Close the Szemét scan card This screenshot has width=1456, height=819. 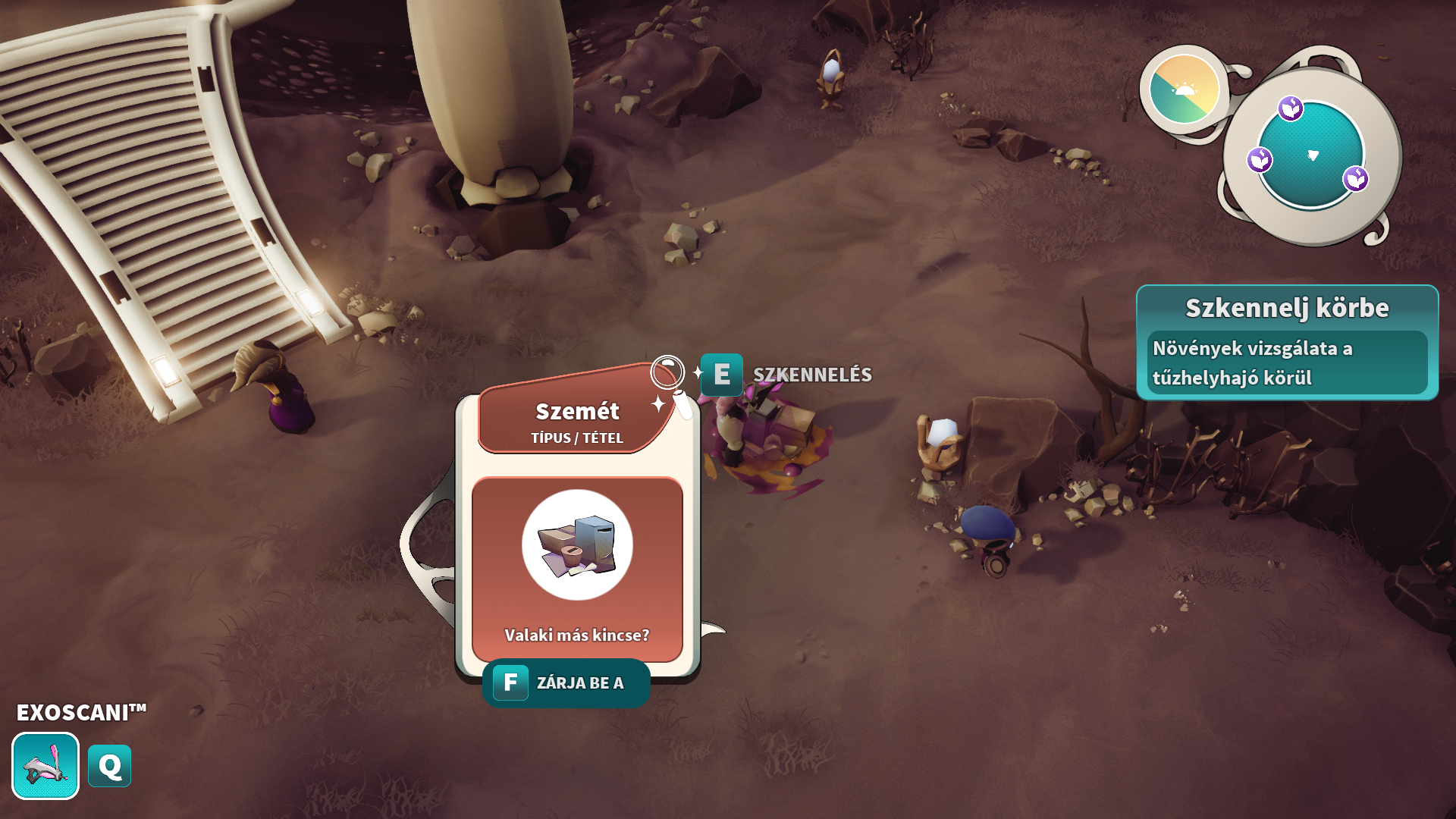pyautogui.click(x=566, y=683)
